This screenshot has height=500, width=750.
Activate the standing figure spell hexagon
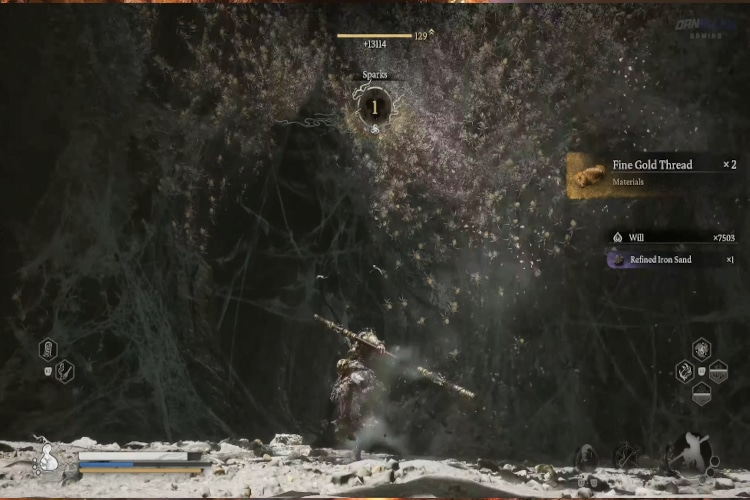tap(48, 349)
